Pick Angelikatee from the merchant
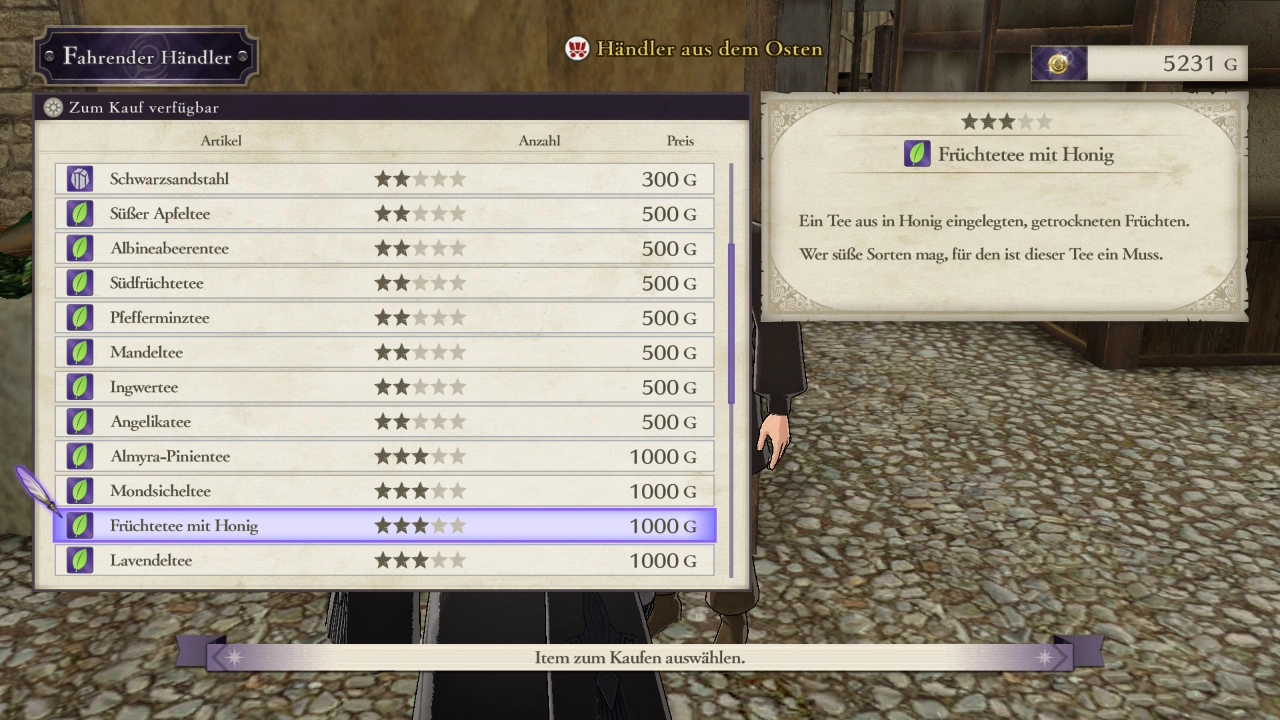 coord(385,422)
